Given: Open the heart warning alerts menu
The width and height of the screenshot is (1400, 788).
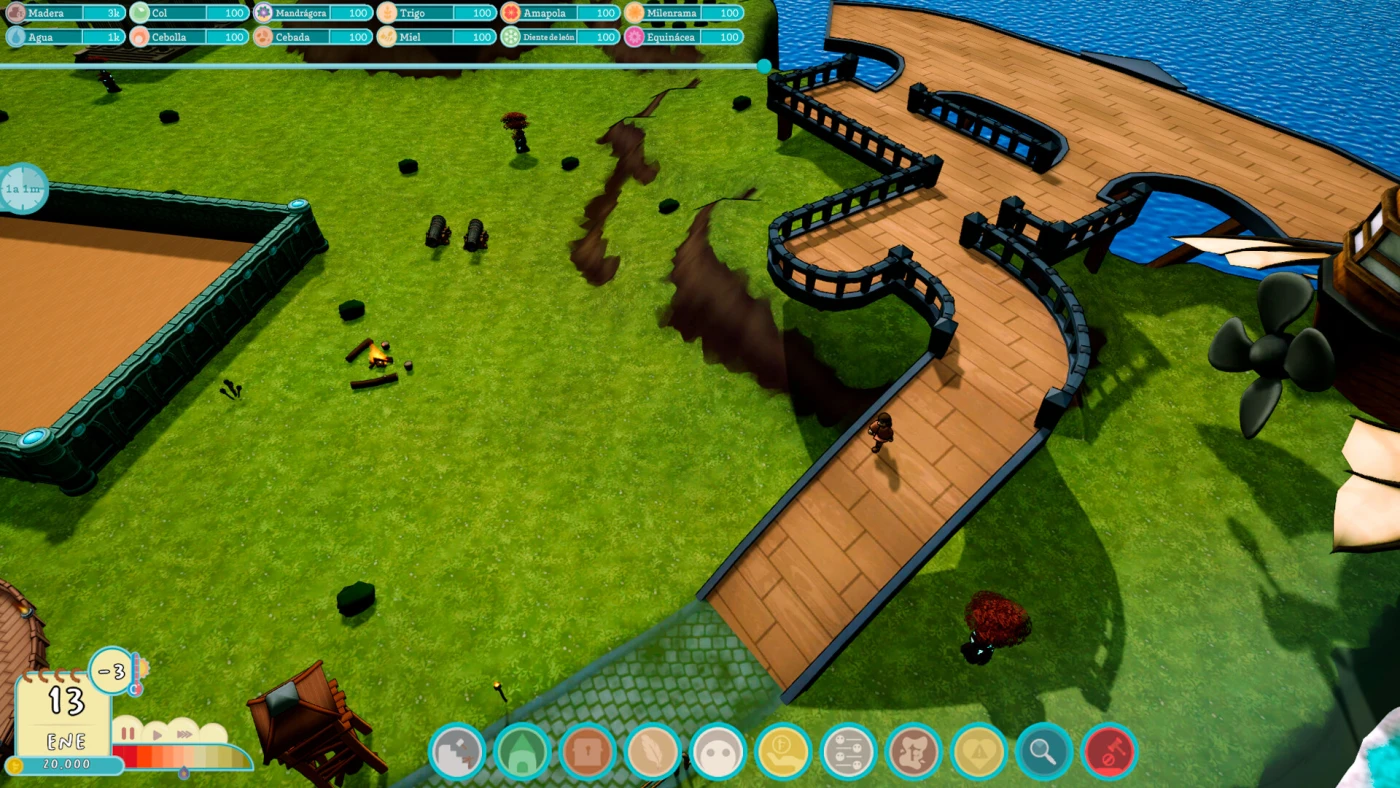Looking at the screenshot, I should click(x=978, y=751).
